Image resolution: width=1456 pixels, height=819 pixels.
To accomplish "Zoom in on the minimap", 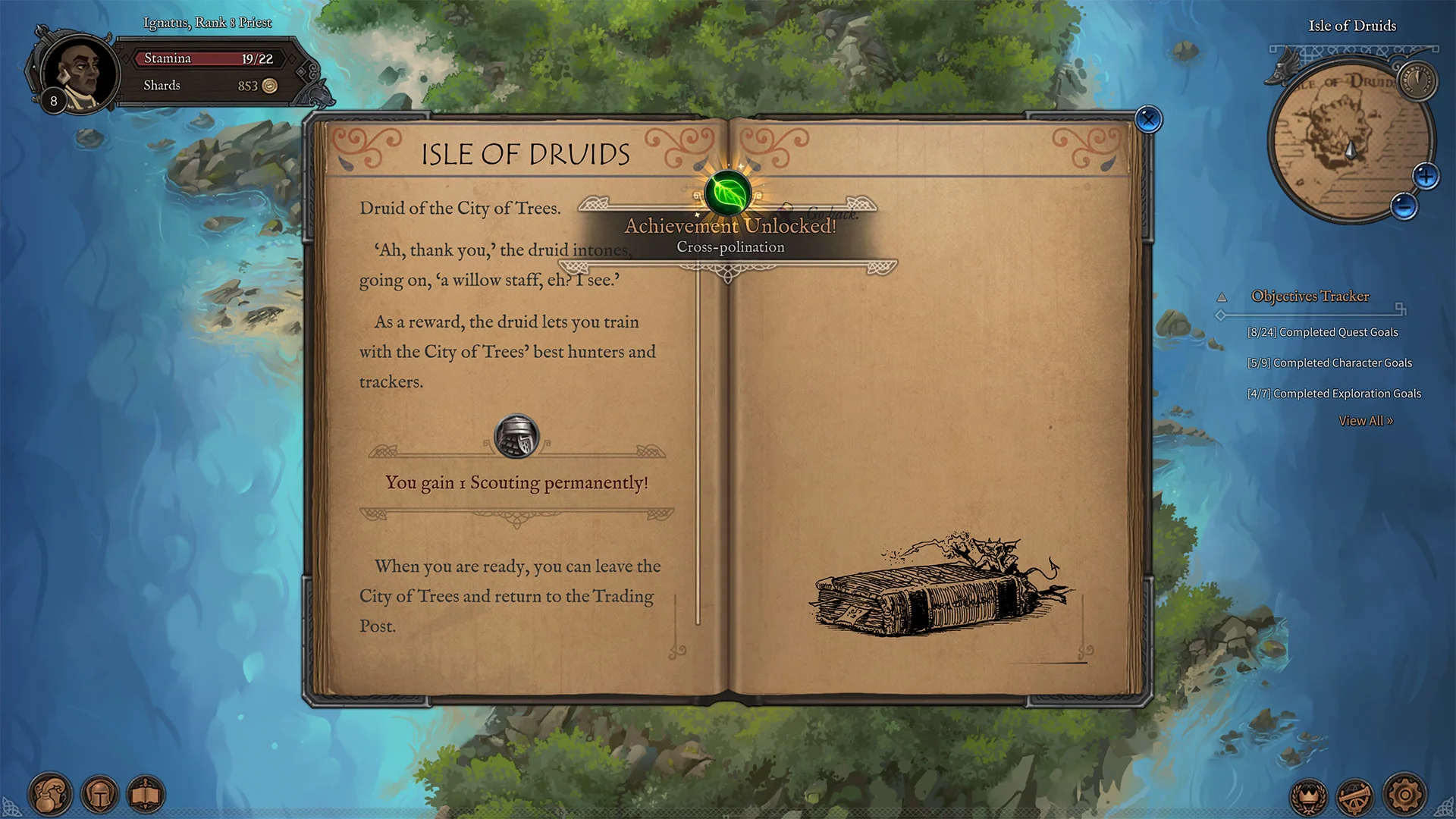I will pos(1426,177).
